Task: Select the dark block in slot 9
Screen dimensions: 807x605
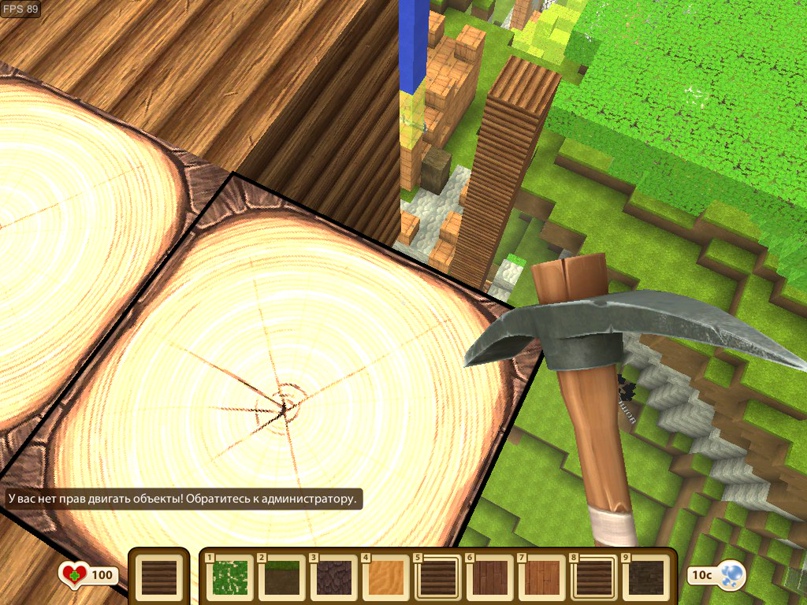Action: point(645,577)
